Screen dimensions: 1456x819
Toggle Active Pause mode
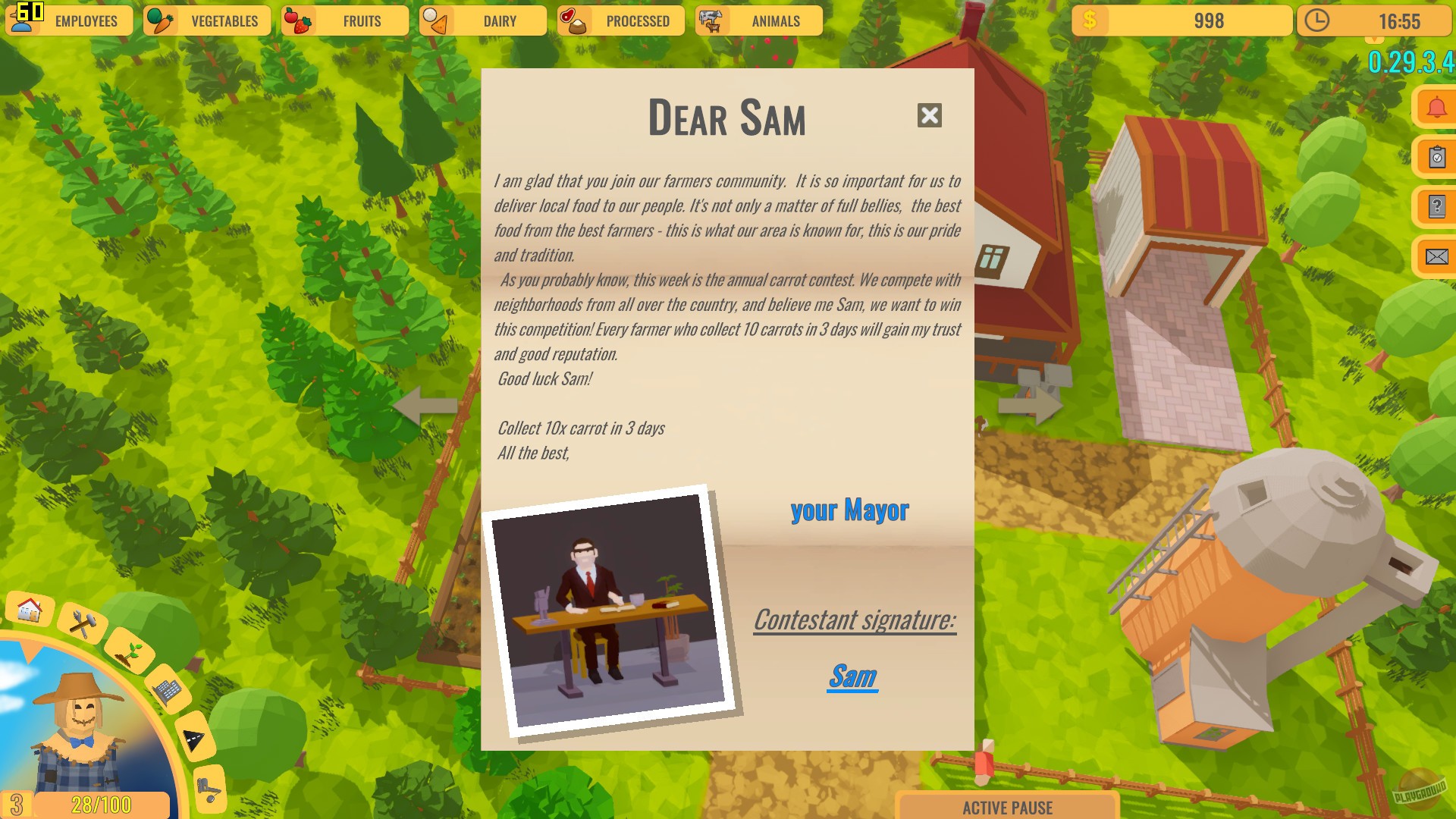1009,807
